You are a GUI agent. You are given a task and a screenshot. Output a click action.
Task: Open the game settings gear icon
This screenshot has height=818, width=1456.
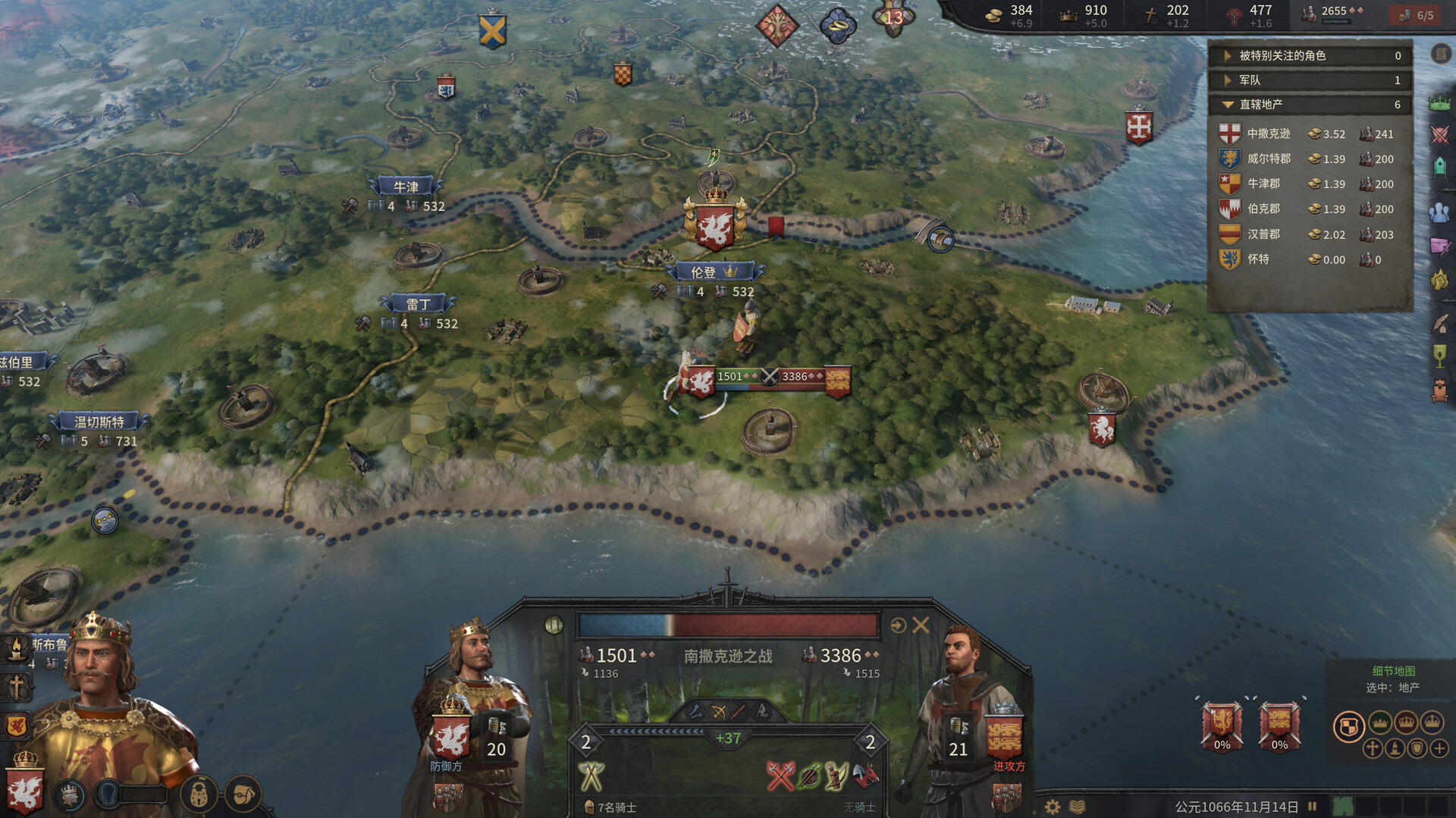pos(1051,806)
